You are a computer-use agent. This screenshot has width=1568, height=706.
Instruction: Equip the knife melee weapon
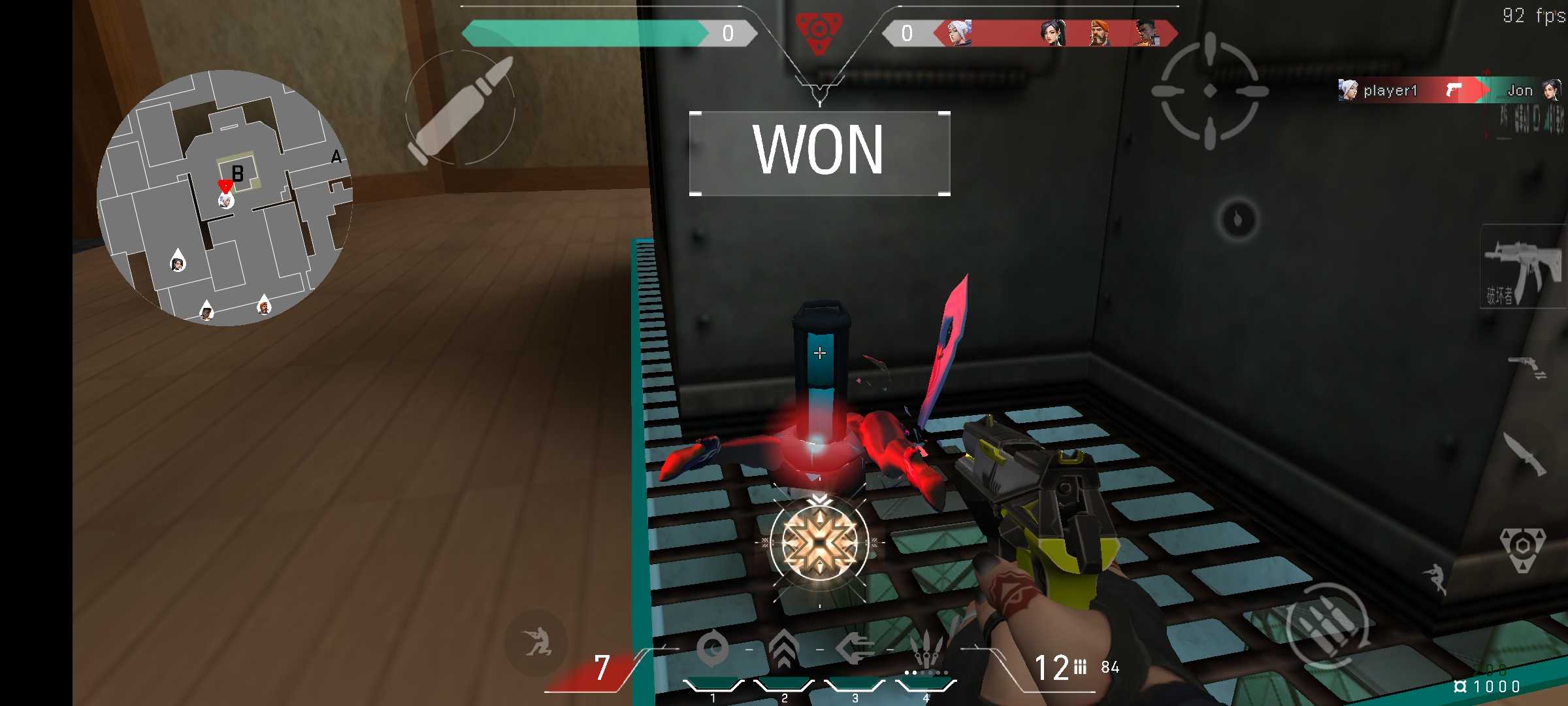1524,454
